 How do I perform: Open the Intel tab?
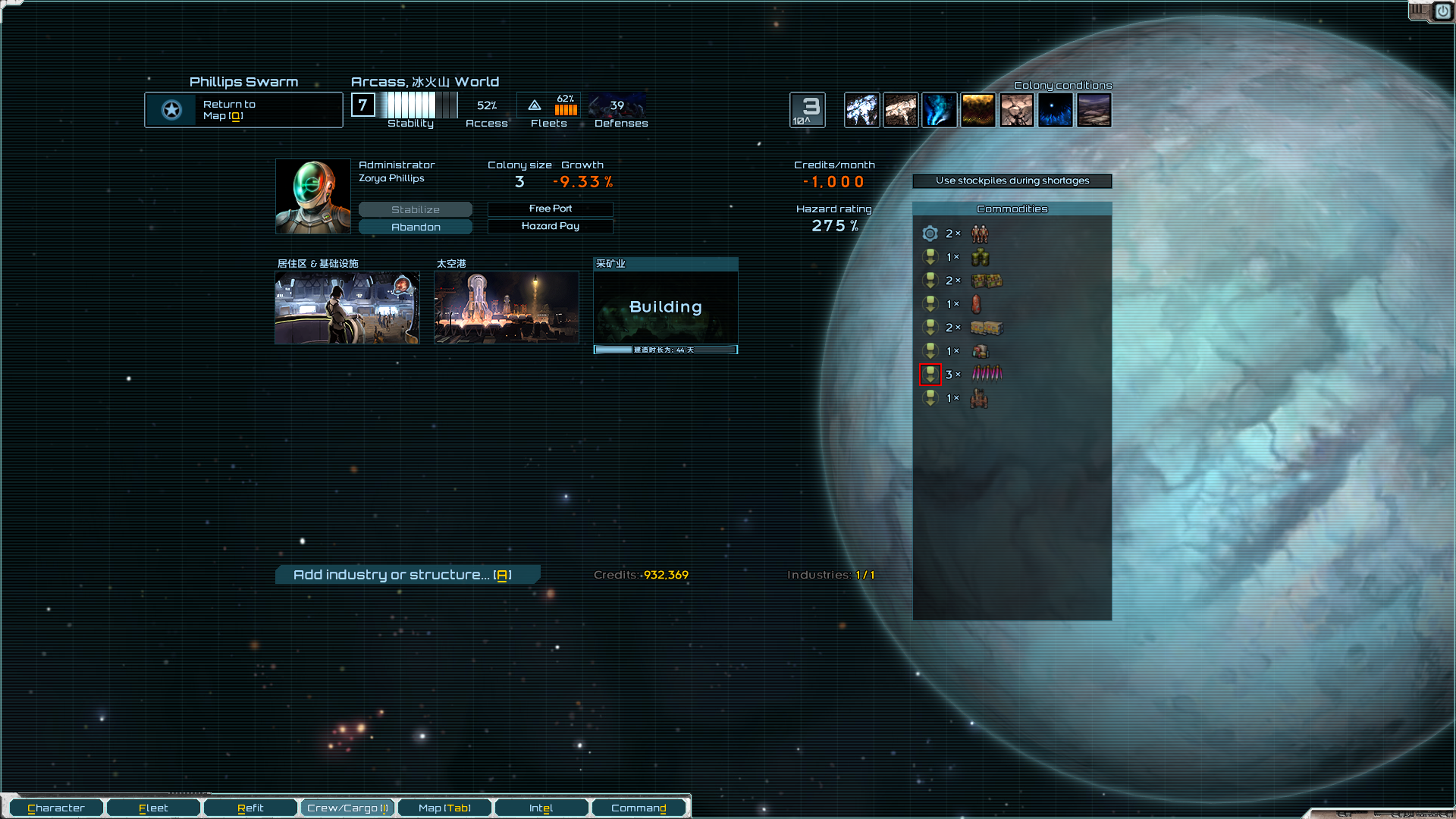click(541, 808)
